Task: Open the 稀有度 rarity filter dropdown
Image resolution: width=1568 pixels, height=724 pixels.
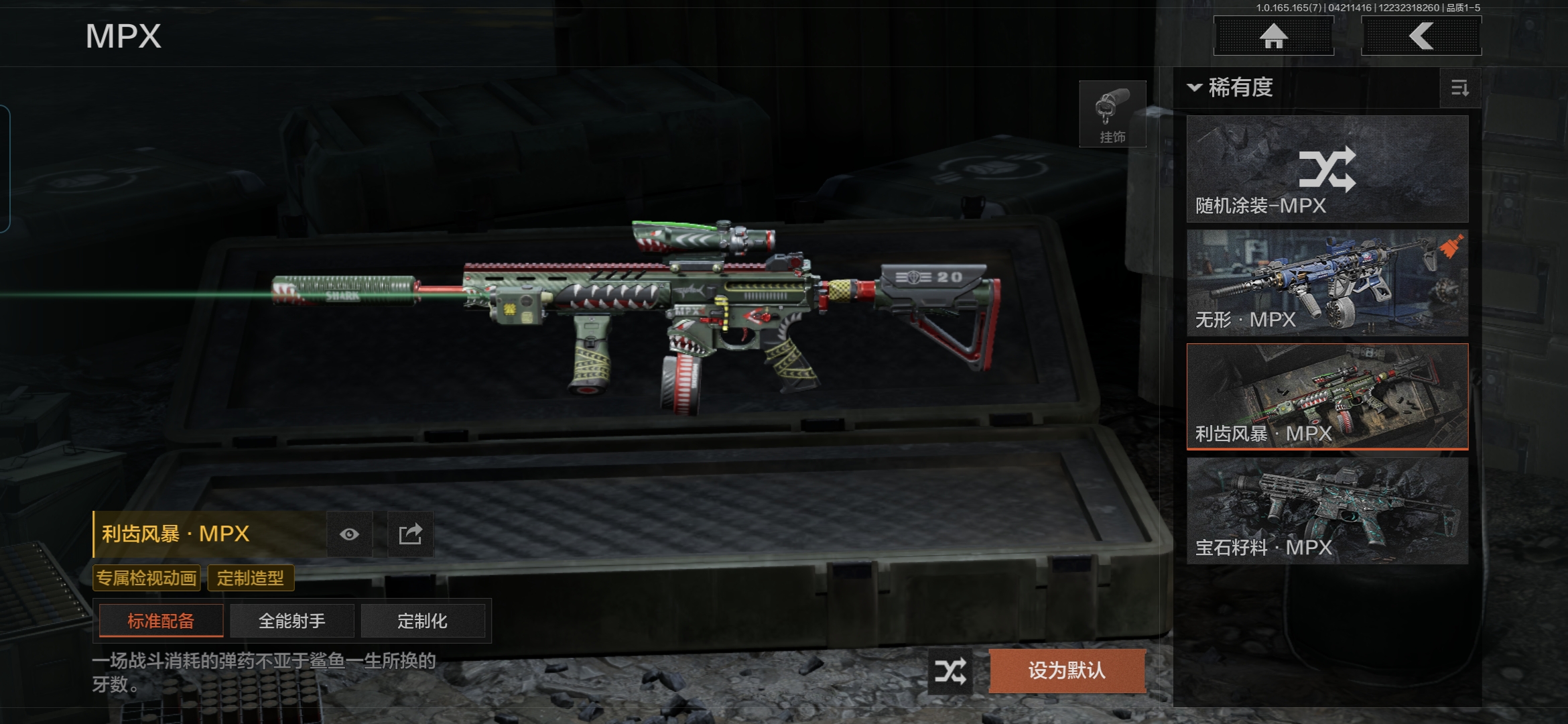Action: pyautogui.click(x=1232, y=88)
